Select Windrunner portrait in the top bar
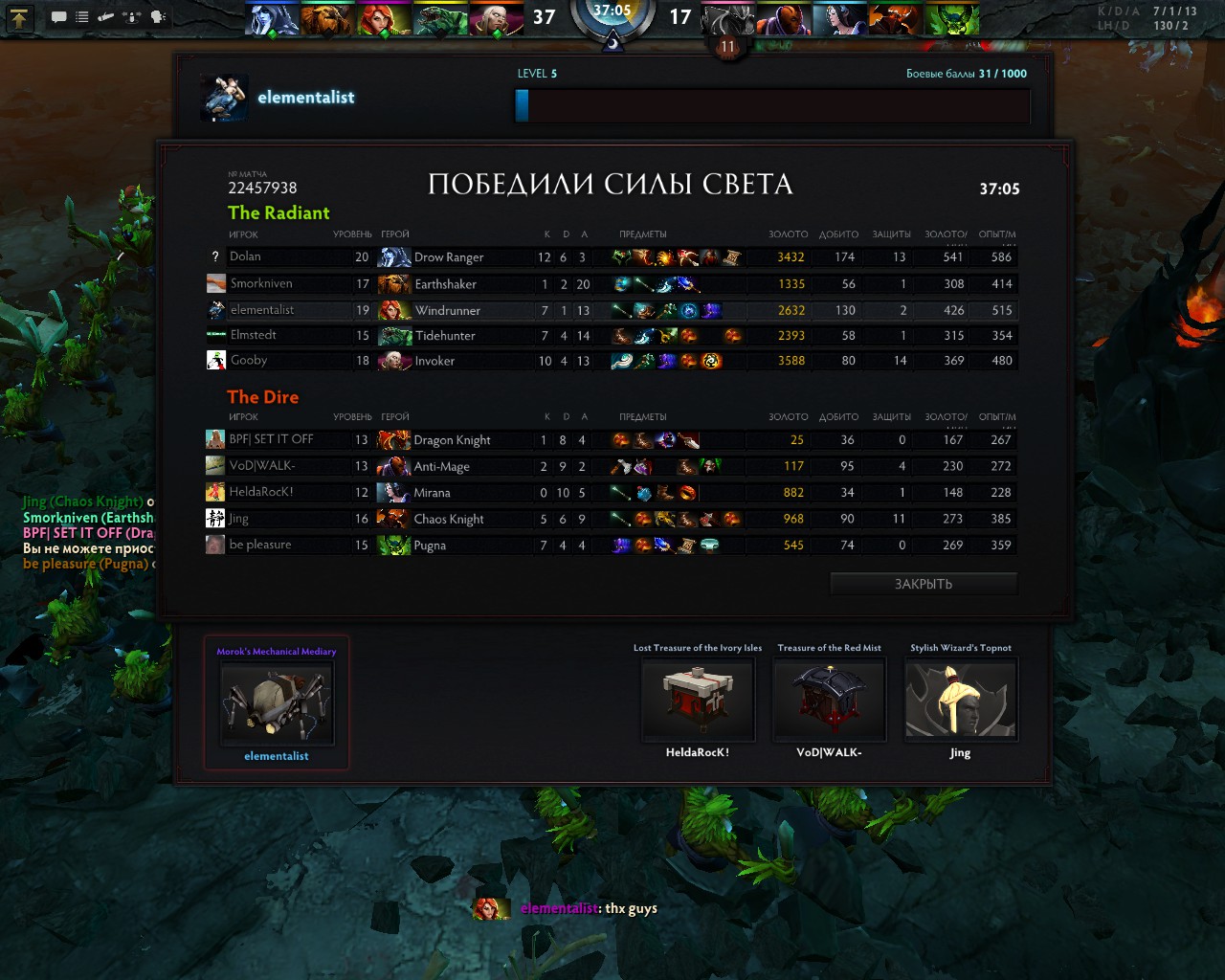Screen dimensions: 1225x980 383,18
